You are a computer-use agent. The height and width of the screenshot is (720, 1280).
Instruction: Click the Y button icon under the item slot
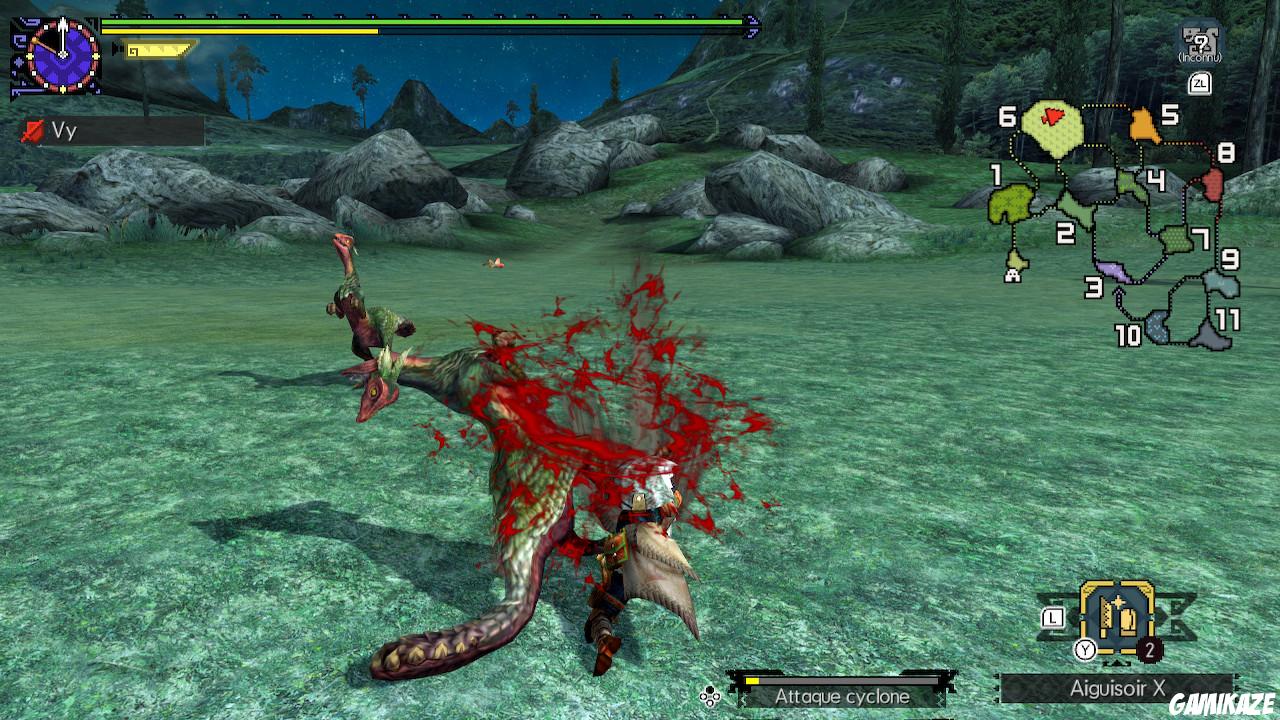coord(1085,650)
